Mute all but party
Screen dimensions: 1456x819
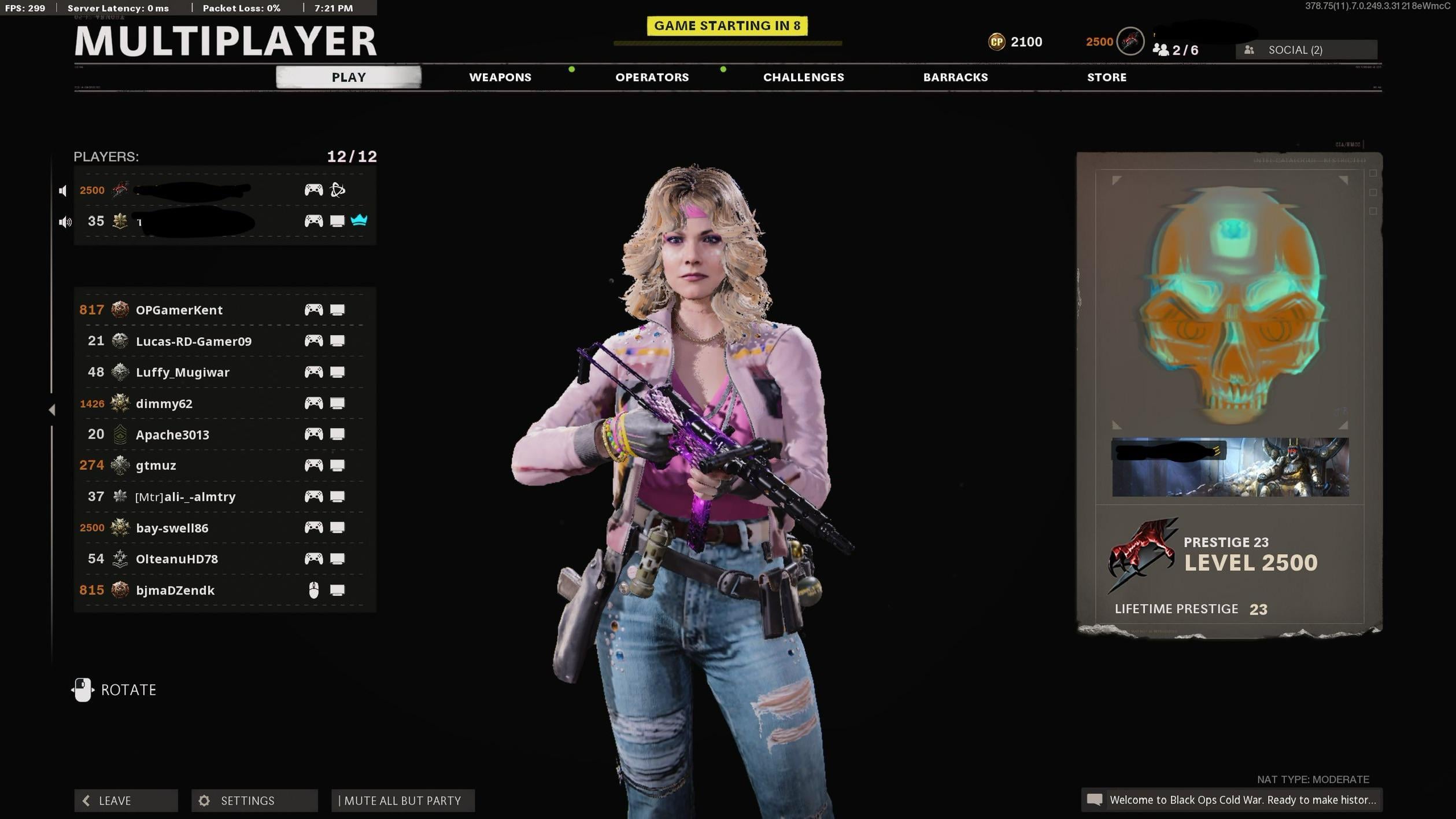402,800
